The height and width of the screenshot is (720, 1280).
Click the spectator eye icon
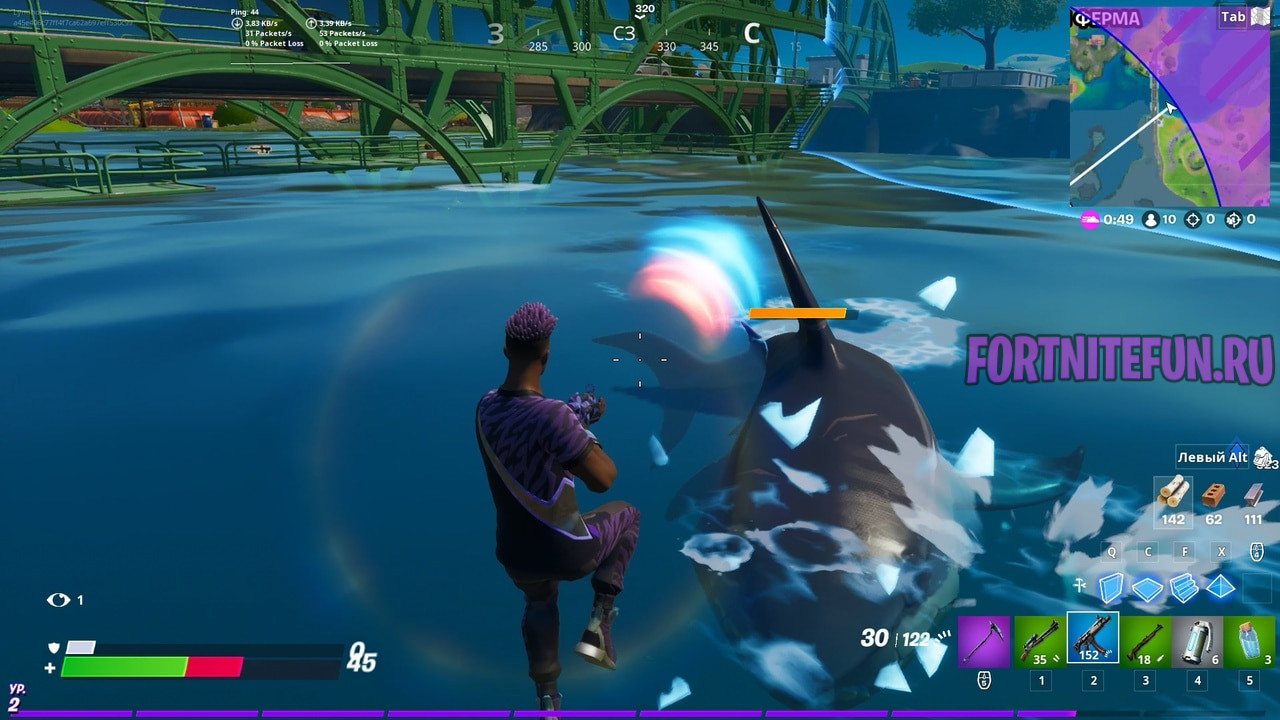58,600
